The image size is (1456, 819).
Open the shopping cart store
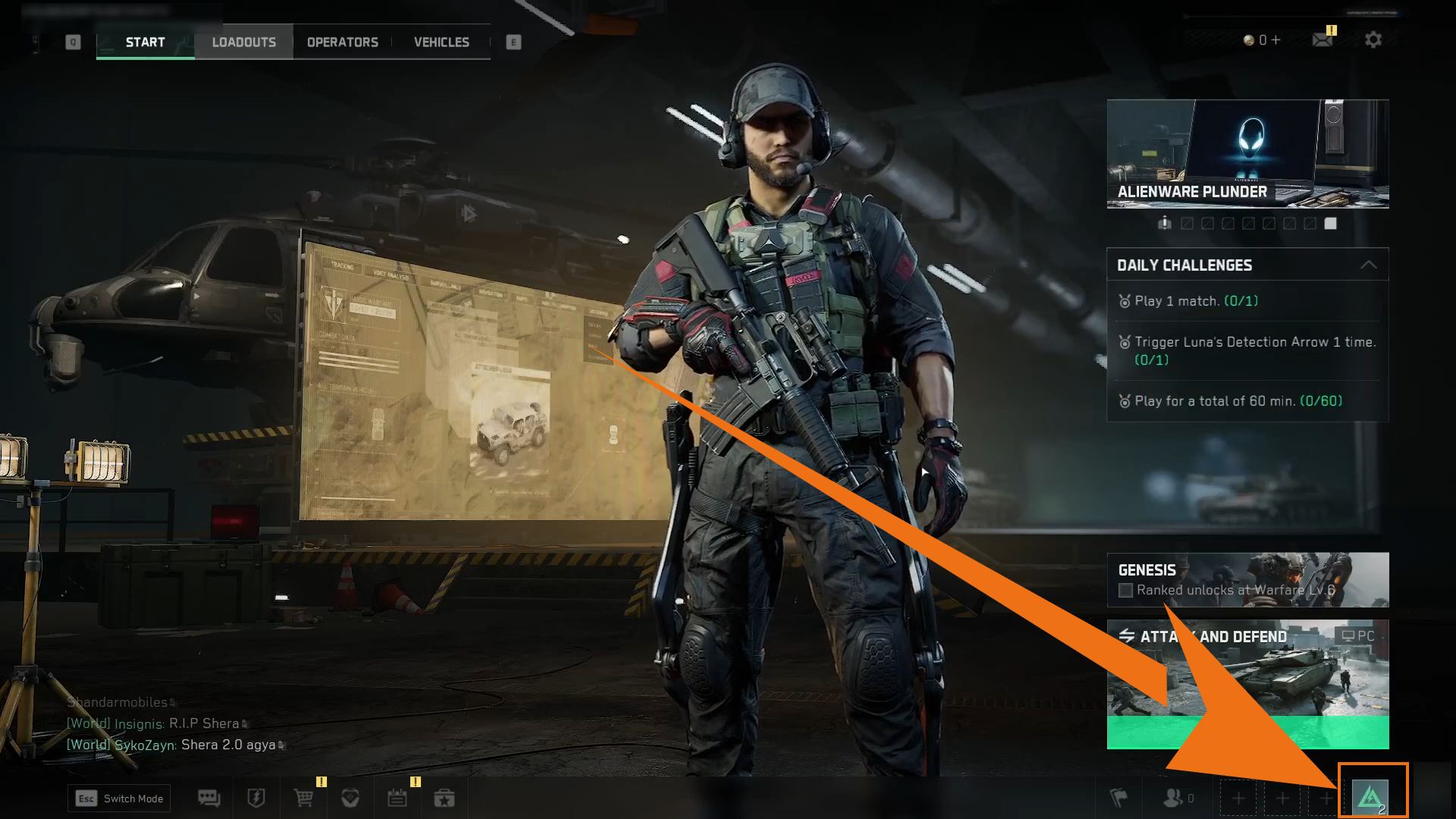(x=303, y=799)
